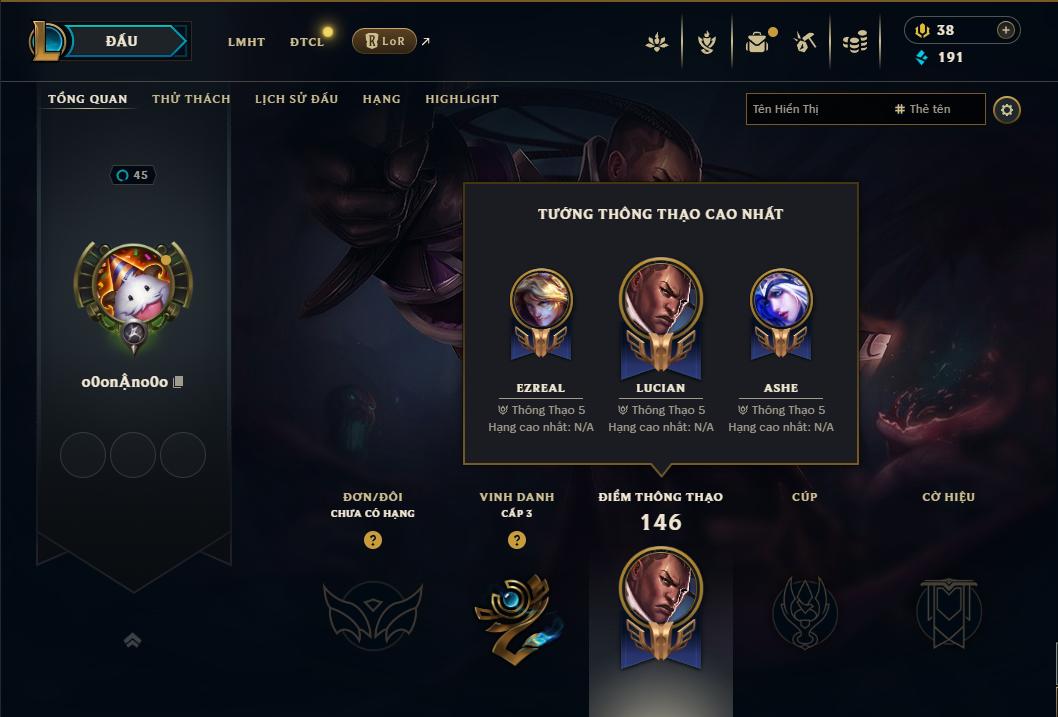
Task: Copy the summoner name o0onẢno0o
Action: 179,382
